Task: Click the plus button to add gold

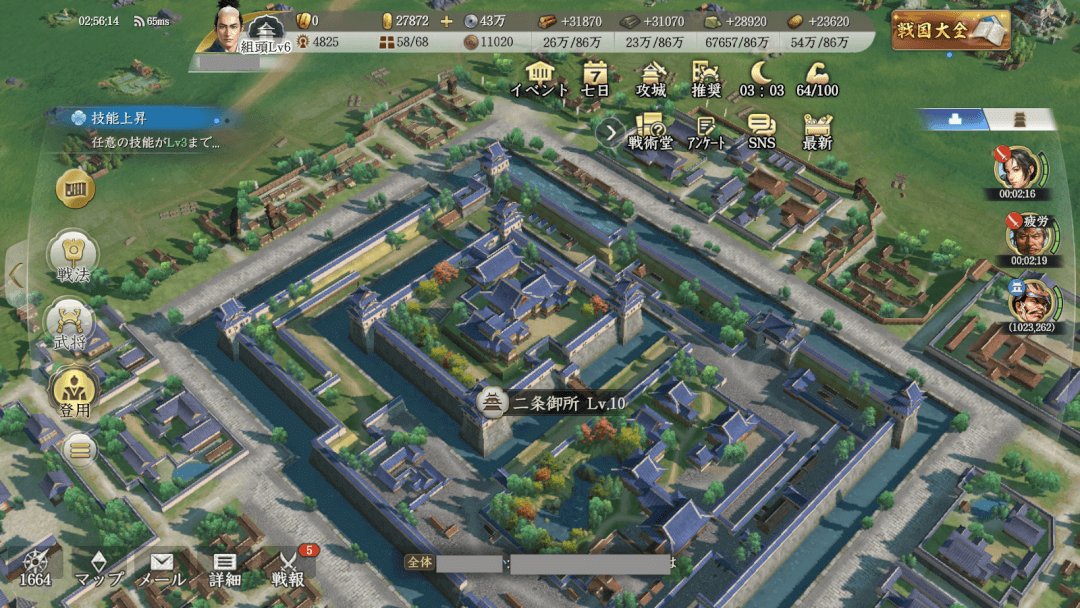Action: click(x=446, y=21)
